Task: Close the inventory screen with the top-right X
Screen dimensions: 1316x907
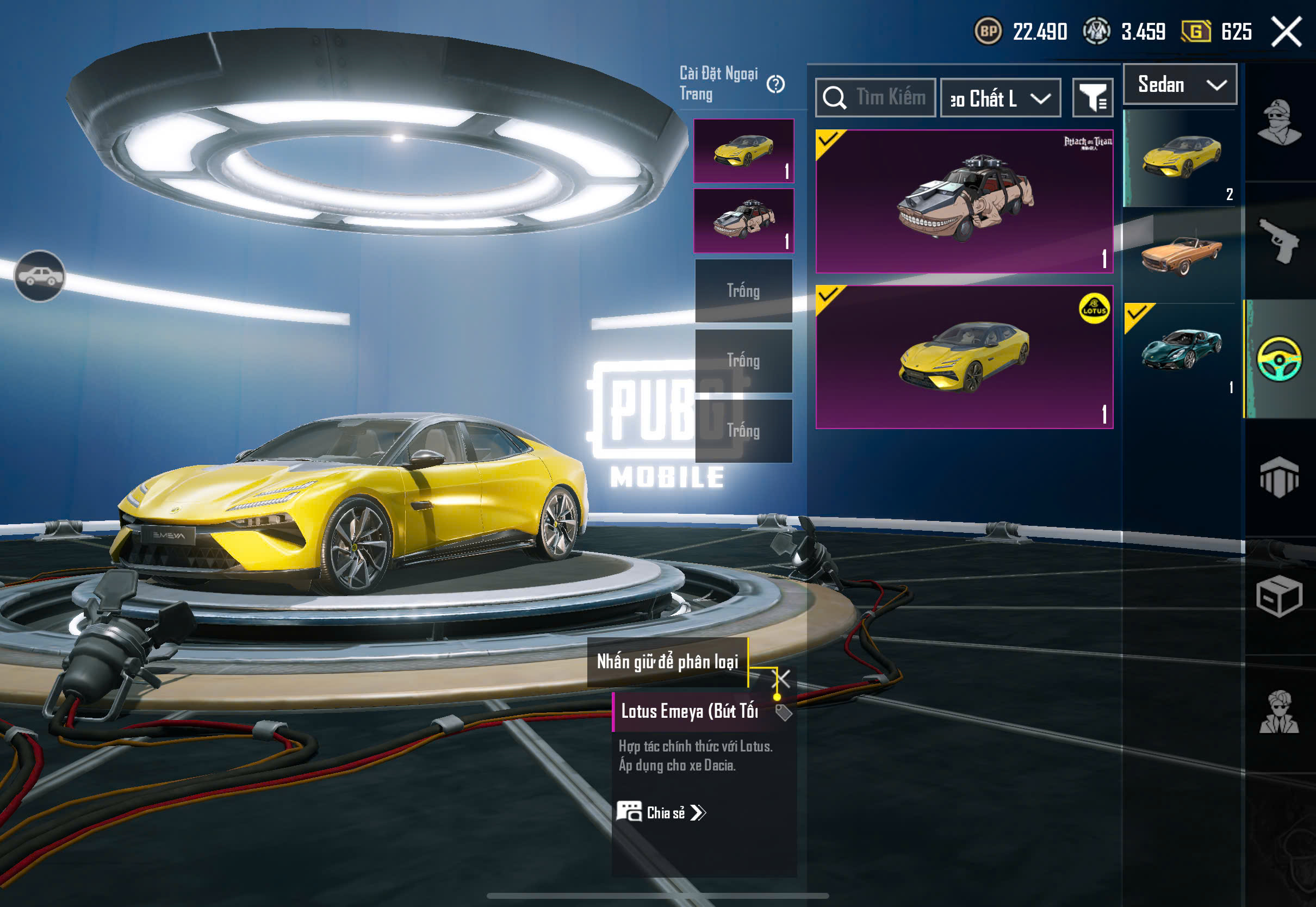Action: (x=1286, y=31)
